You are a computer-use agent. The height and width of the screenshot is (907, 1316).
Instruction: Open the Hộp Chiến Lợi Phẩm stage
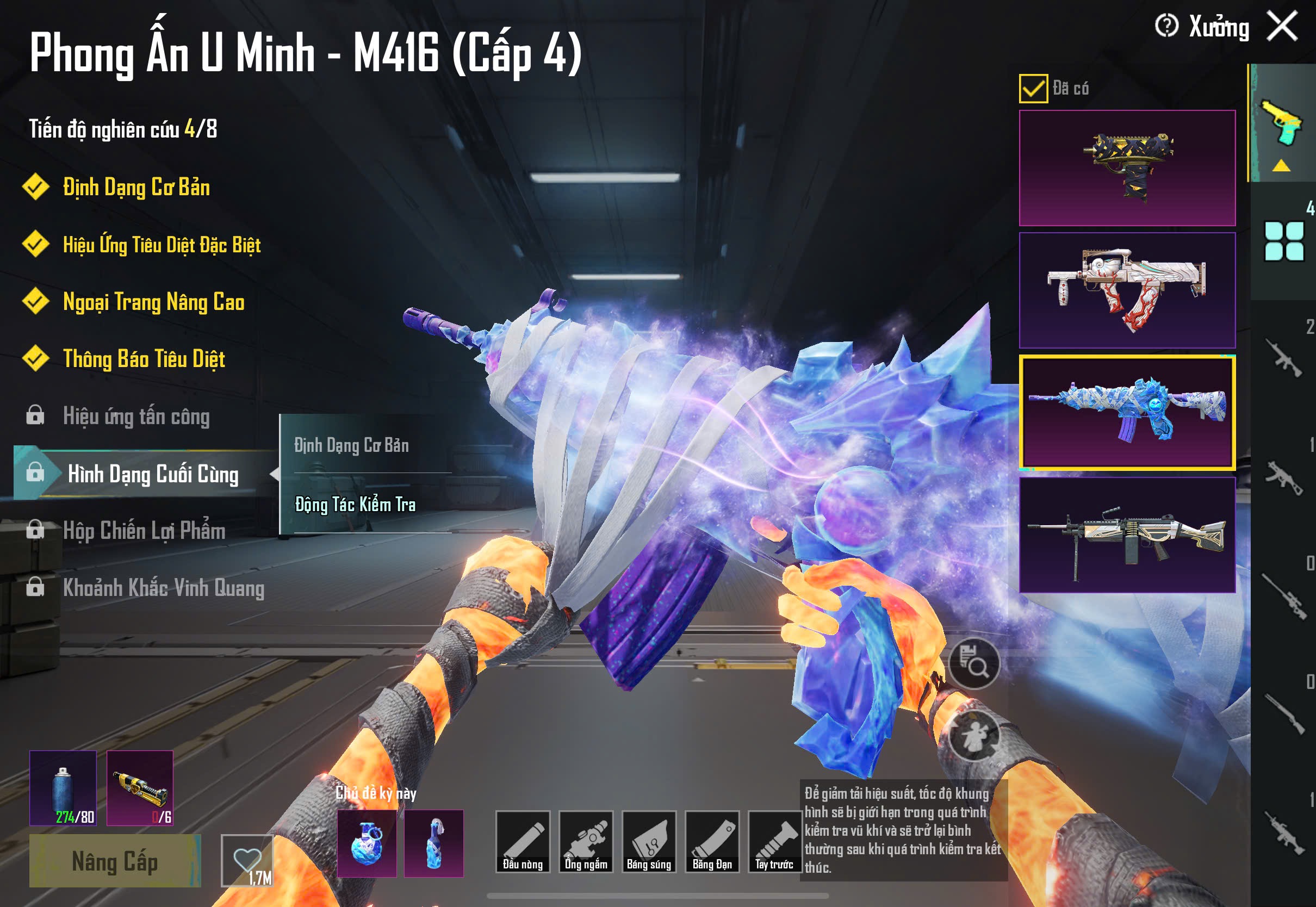[144, 530]
